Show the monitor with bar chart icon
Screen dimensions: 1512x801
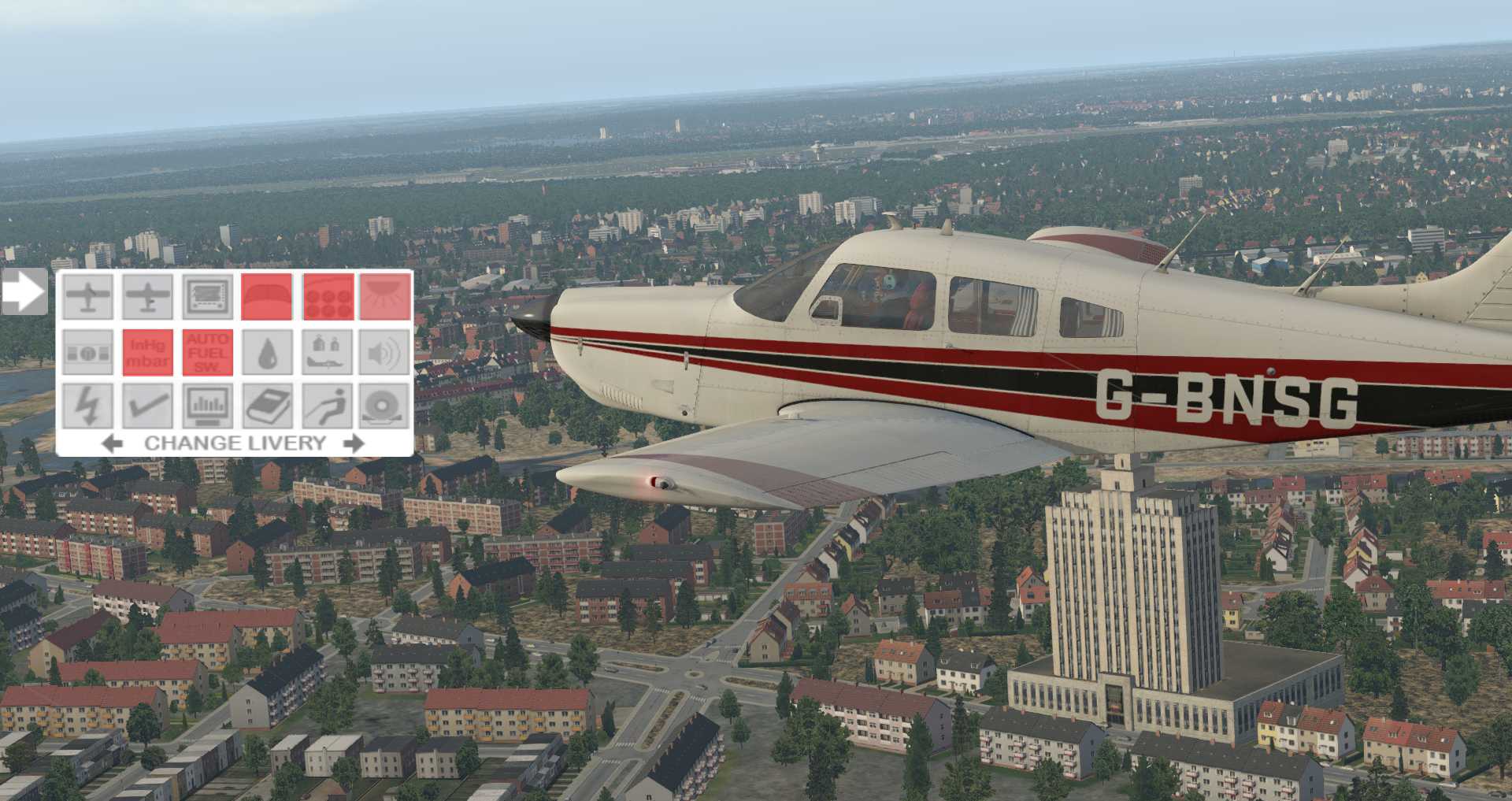point(208,406)
